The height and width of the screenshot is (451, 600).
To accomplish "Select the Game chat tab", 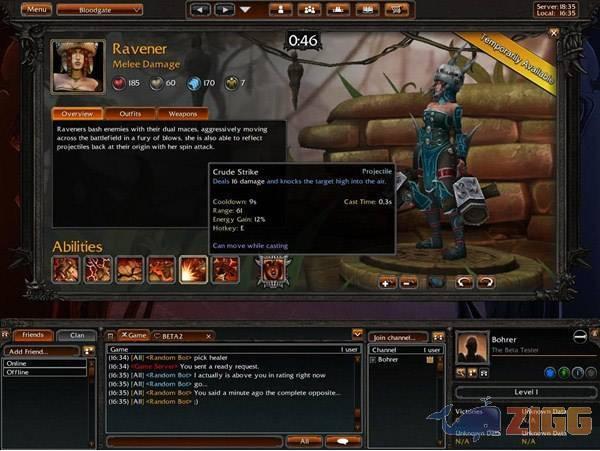I will point(133,335).
